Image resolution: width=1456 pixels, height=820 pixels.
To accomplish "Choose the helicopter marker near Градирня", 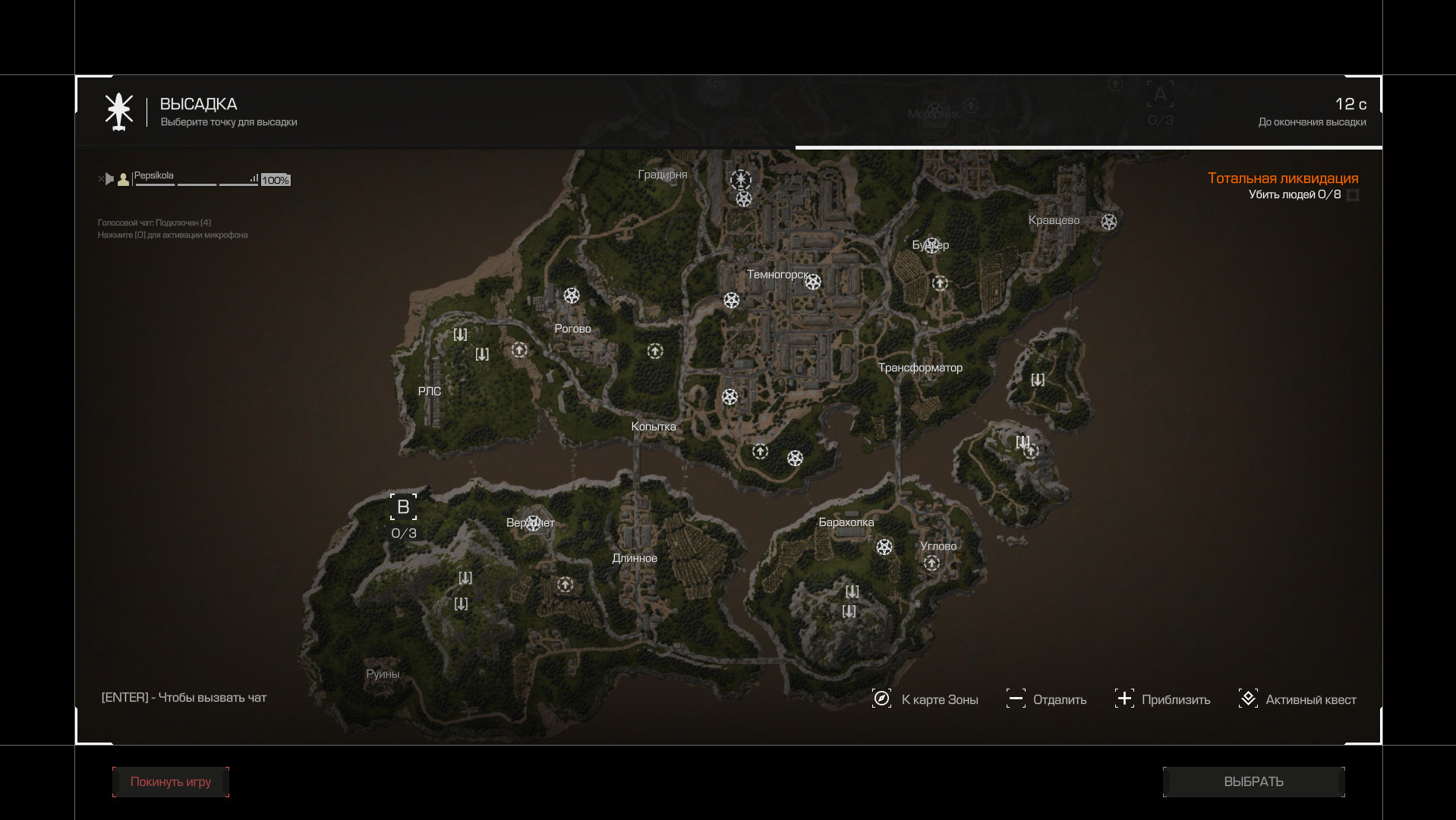I will coord(740,180).
